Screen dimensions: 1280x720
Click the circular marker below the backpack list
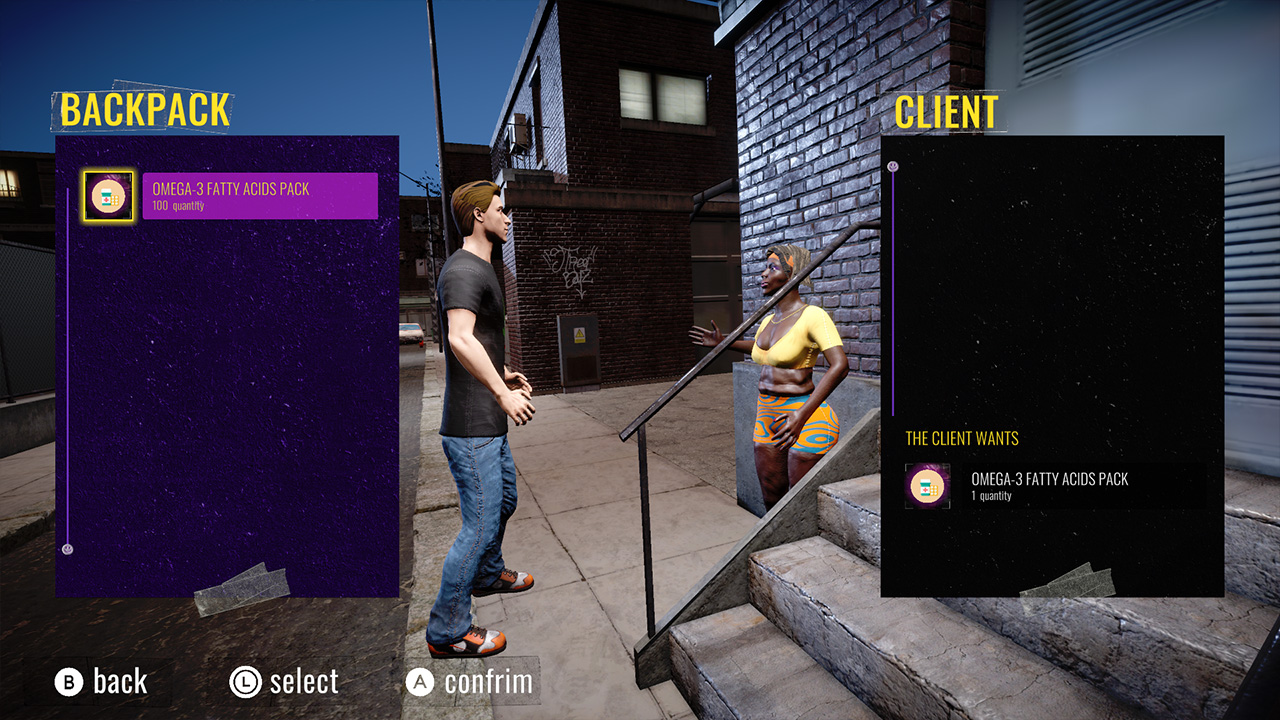pyautogui.click(x=66, y=548)
